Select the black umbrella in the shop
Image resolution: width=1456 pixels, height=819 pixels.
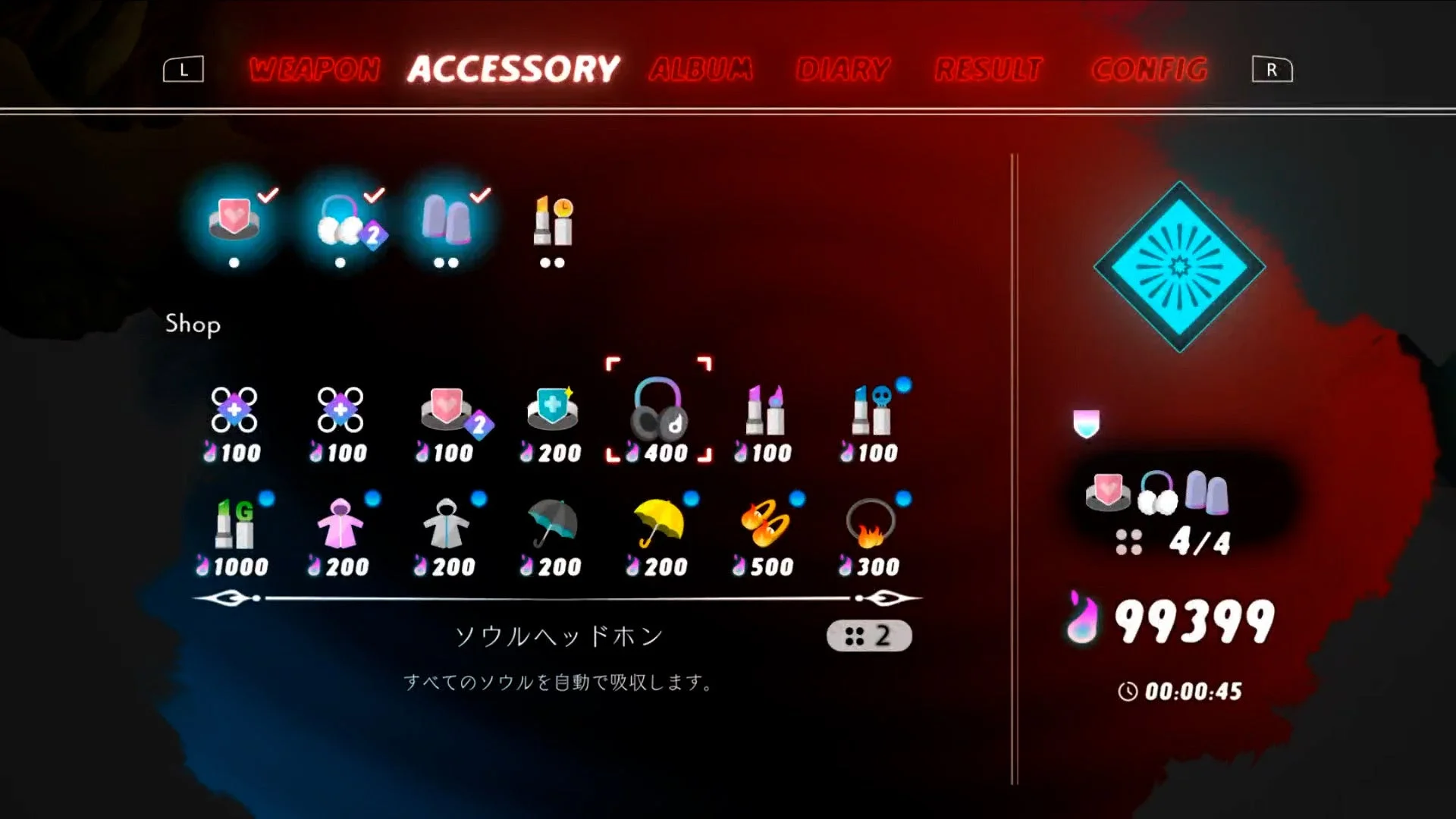(551, 527)
